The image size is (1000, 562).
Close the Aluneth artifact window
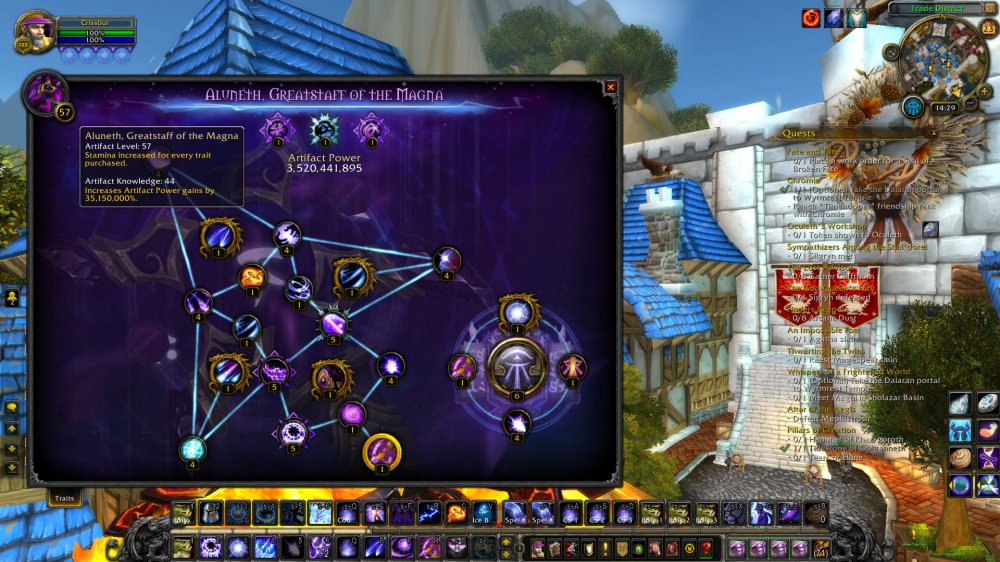[x=611, y=88]
